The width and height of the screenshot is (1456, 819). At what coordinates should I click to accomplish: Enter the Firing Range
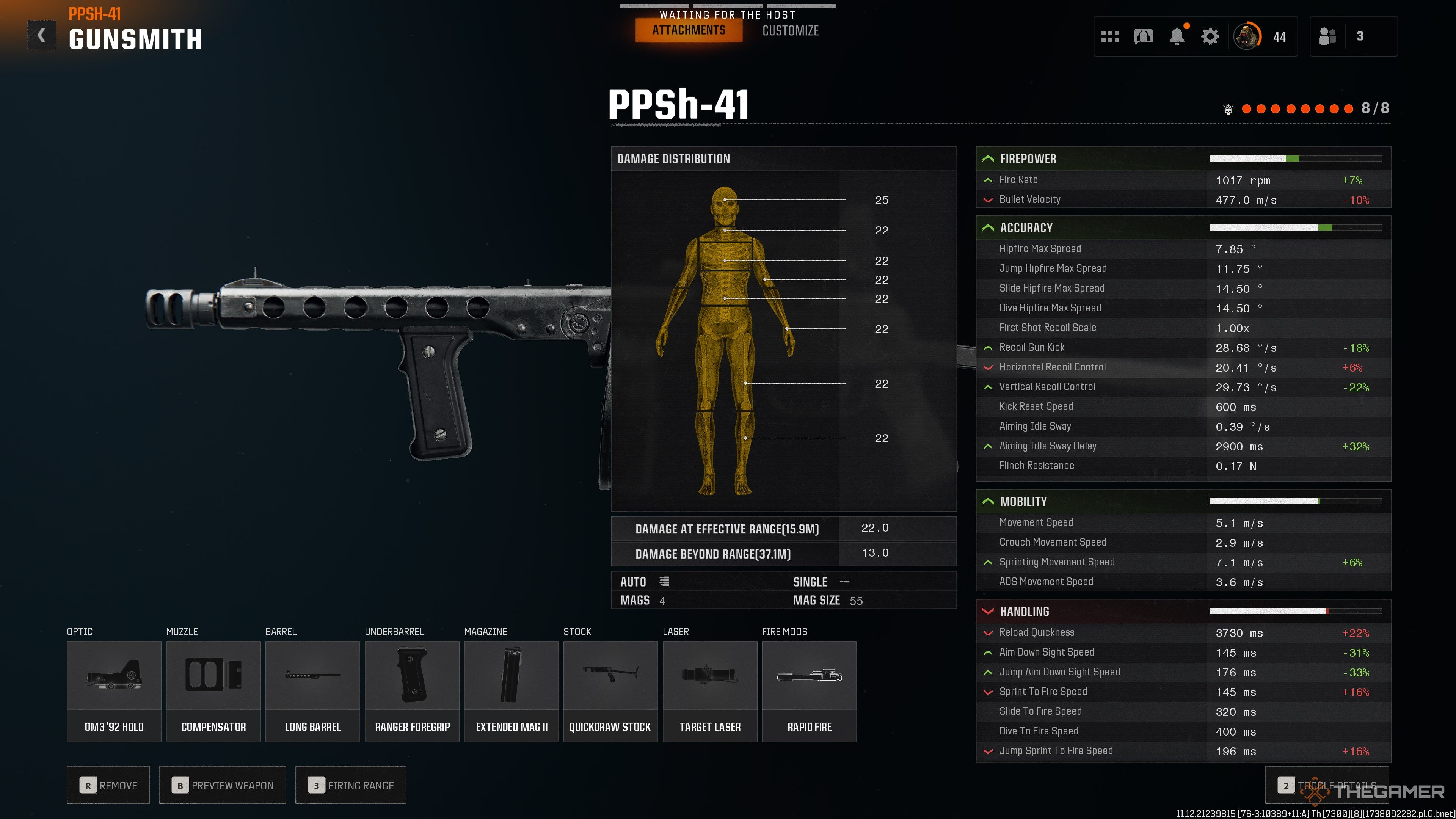coord(350,785)
